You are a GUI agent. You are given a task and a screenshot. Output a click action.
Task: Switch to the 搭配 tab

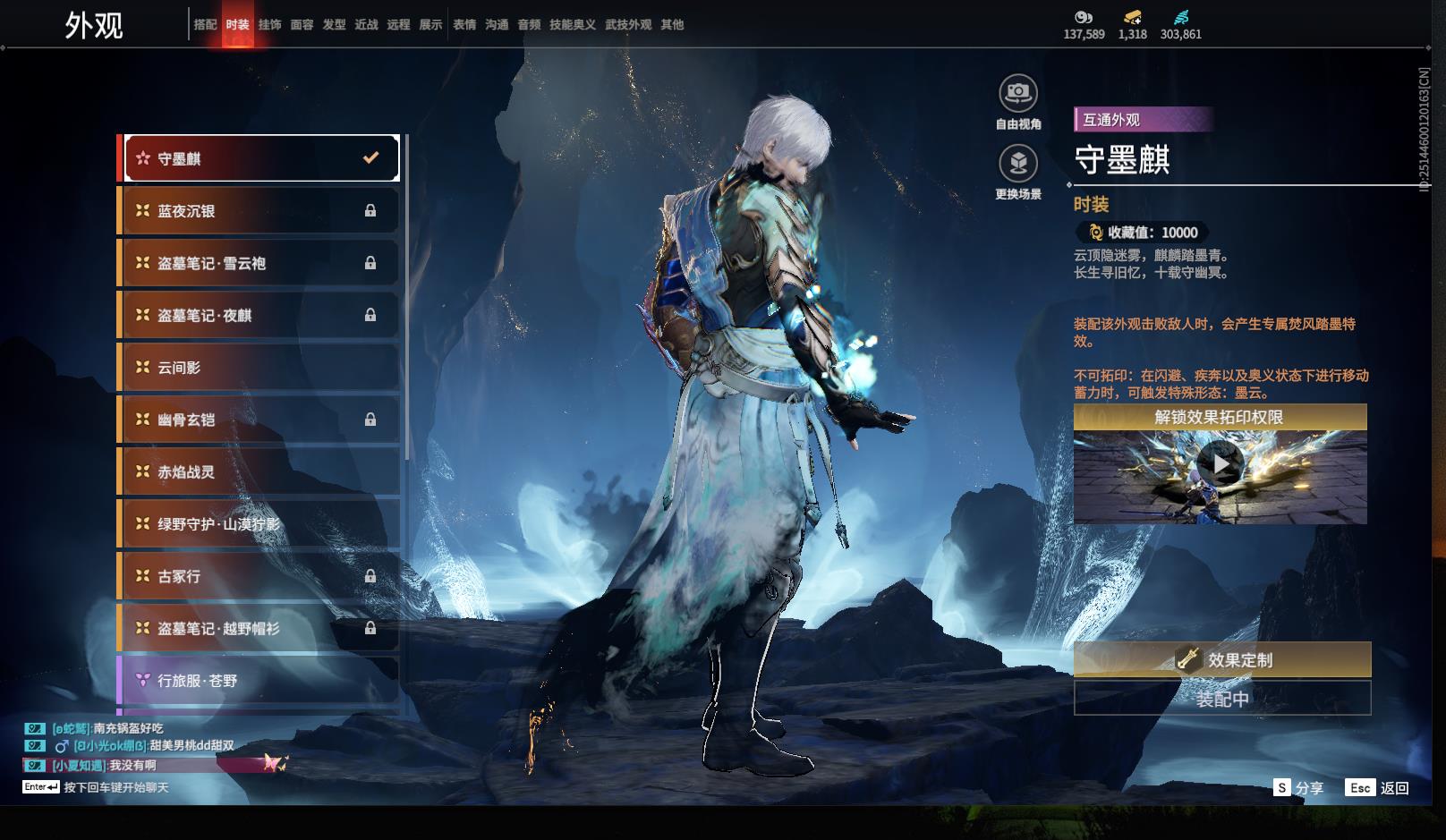(205, 24)
